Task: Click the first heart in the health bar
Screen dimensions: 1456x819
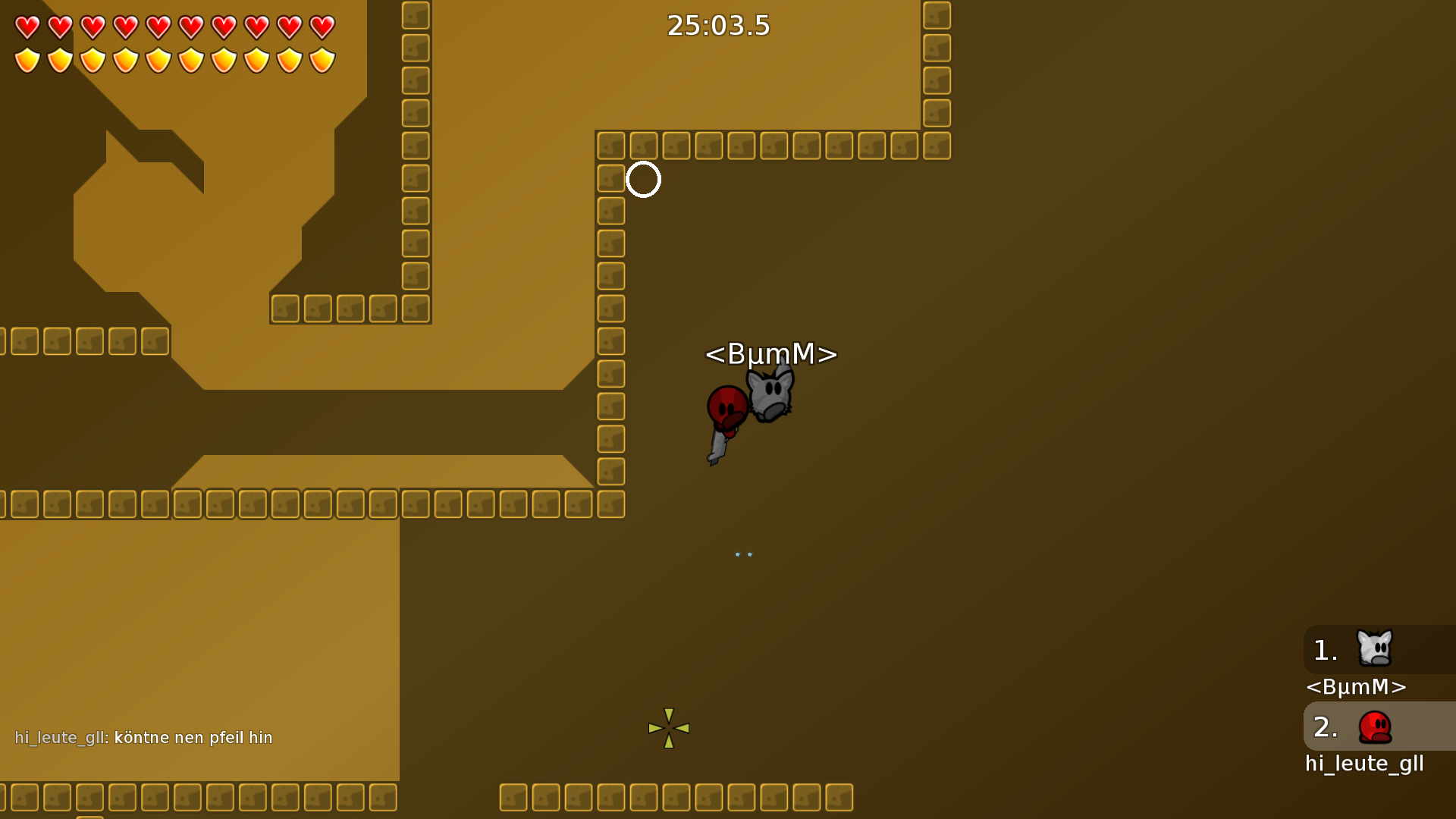Action: pyautogui.click(x=27, y=26)
